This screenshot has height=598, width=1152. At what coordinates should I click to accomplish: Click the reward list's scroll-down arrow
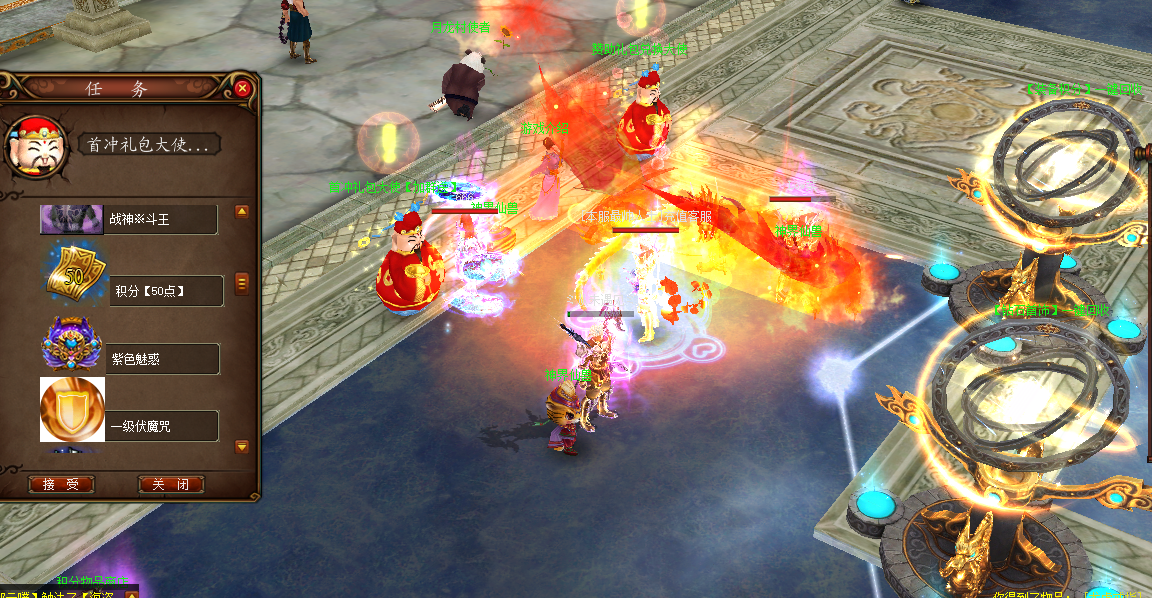(x=241, y=446)
